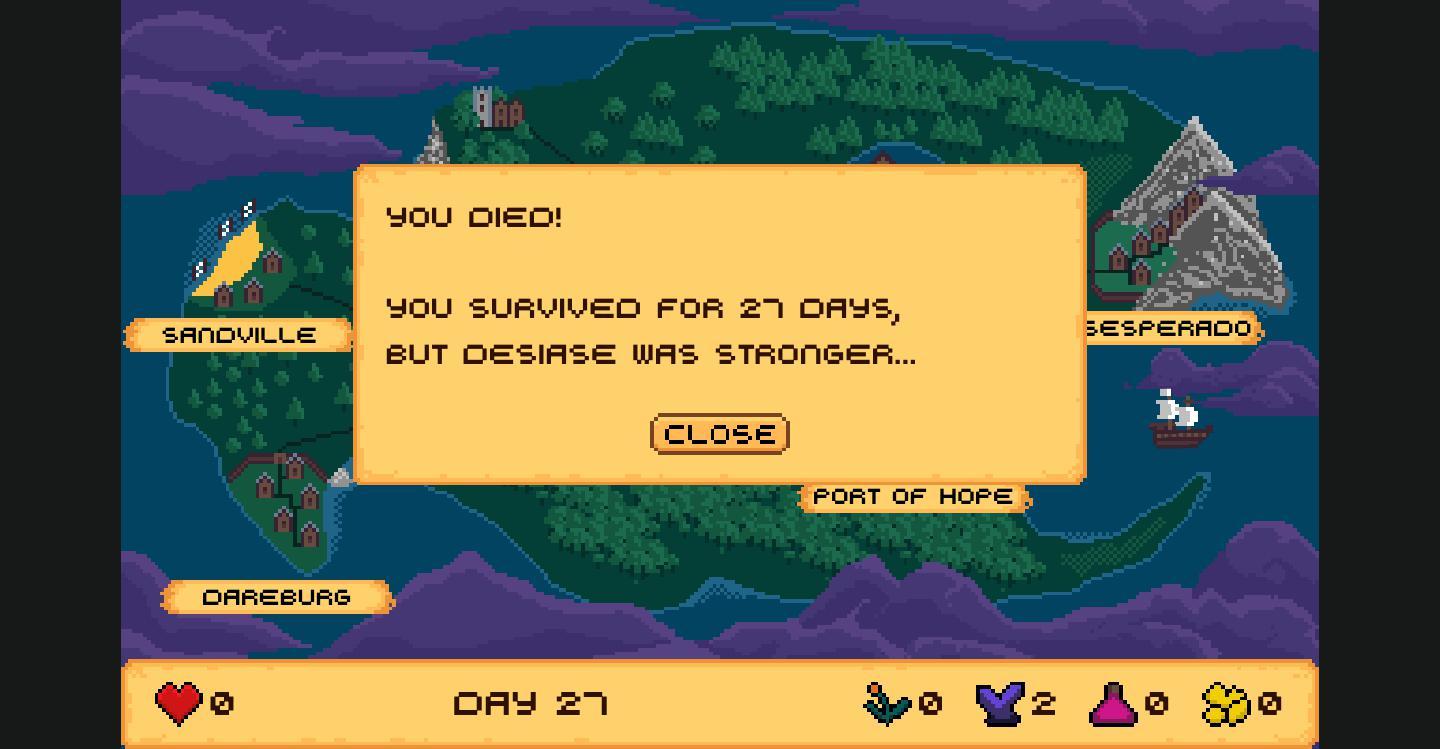Open Dareburg from the map
Viewport: 1440px width, 749px height.
(278, 596)
